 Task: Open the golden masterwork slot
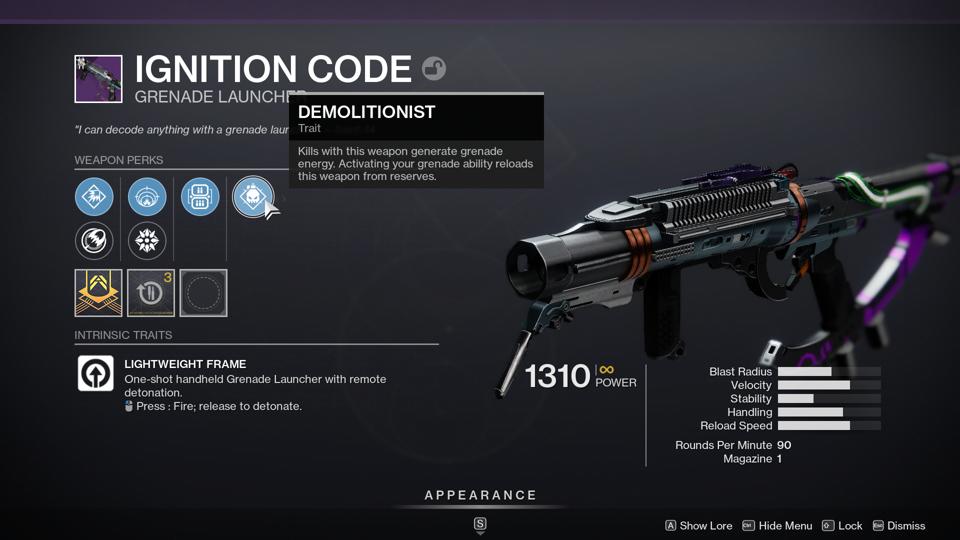click(x=98, y=293)
